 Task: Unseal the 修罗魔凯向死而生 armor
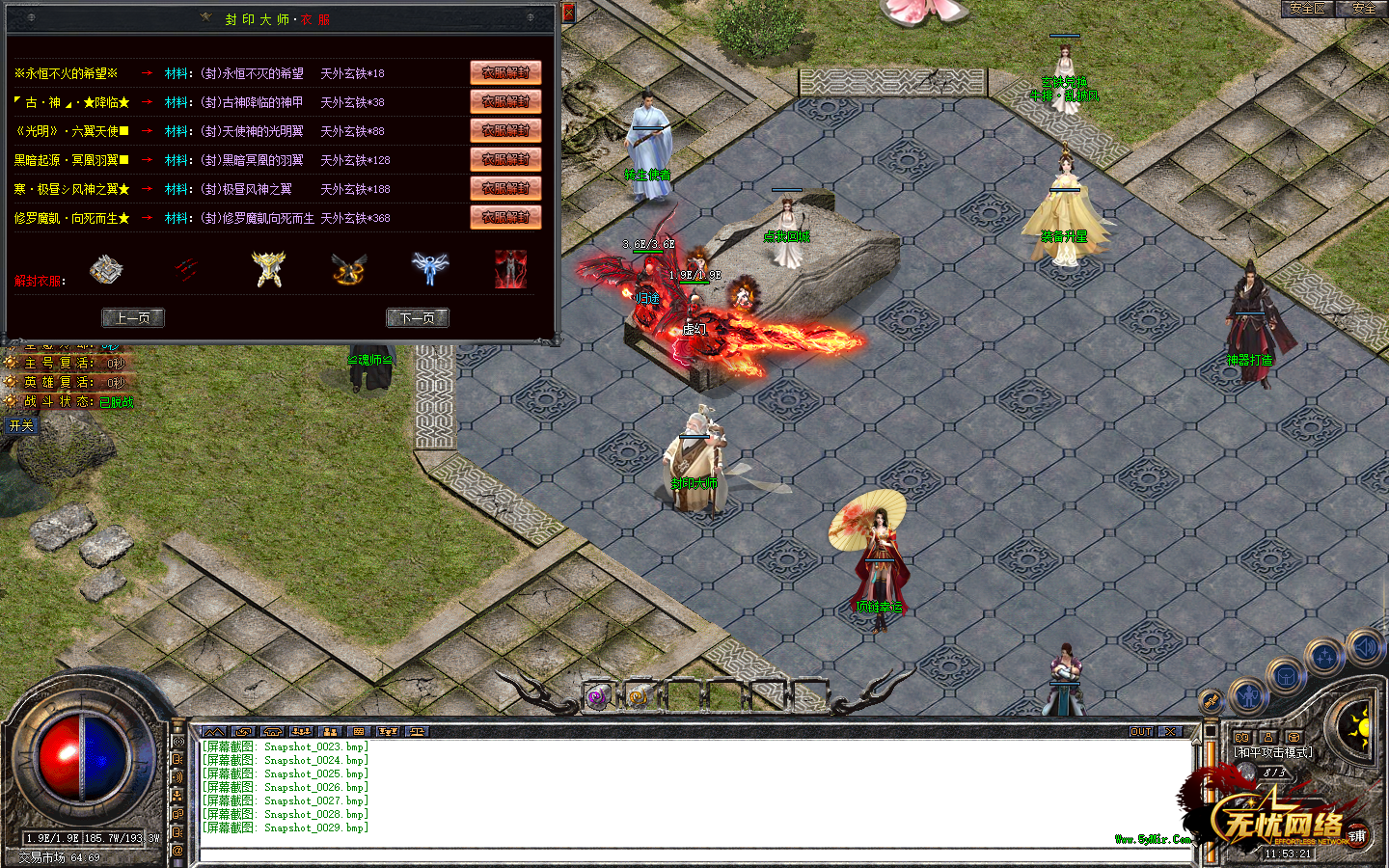coord(505,218)
